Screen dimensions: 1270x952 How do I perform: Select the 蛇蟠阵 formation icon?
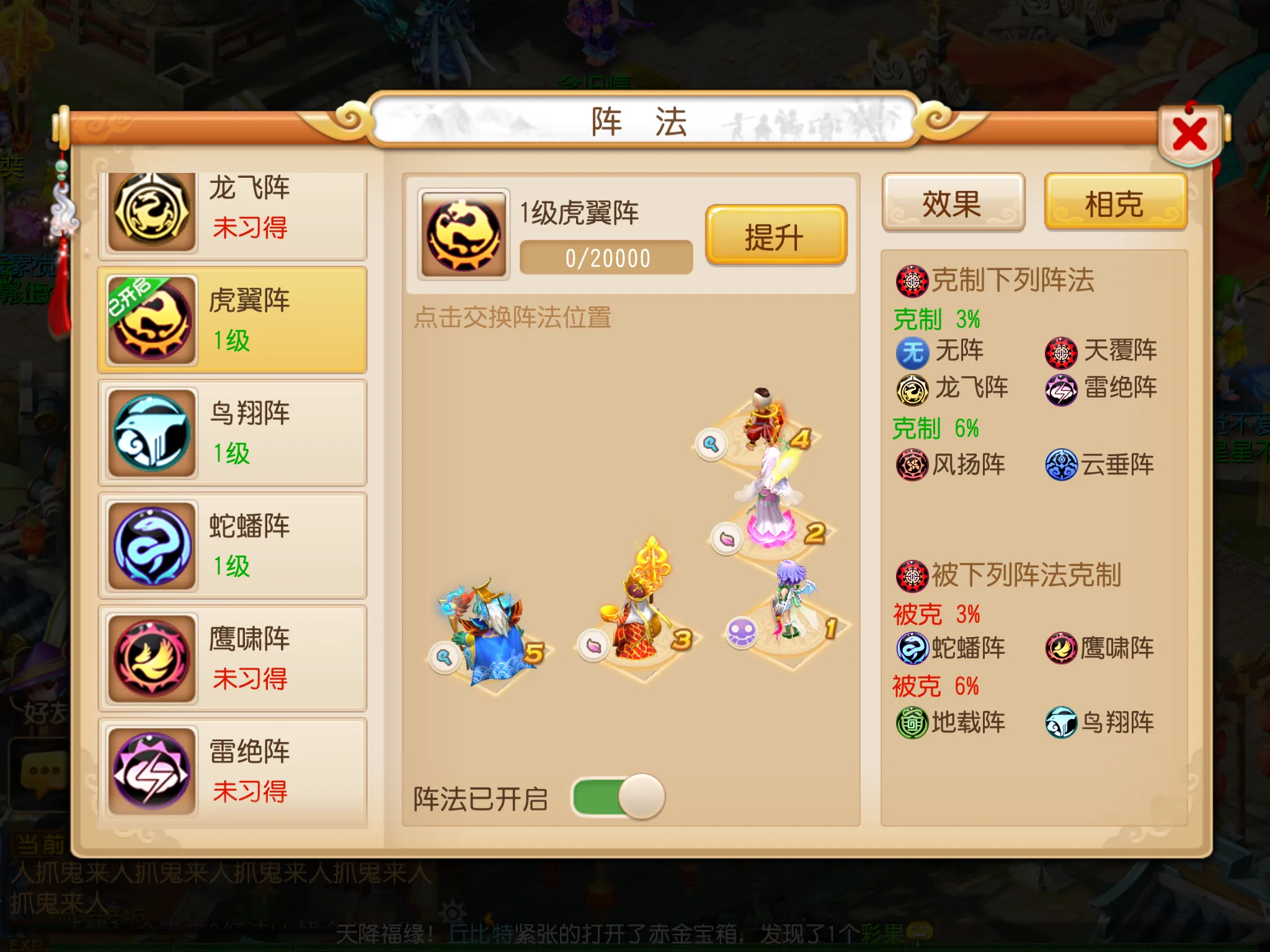coord(151,543)
